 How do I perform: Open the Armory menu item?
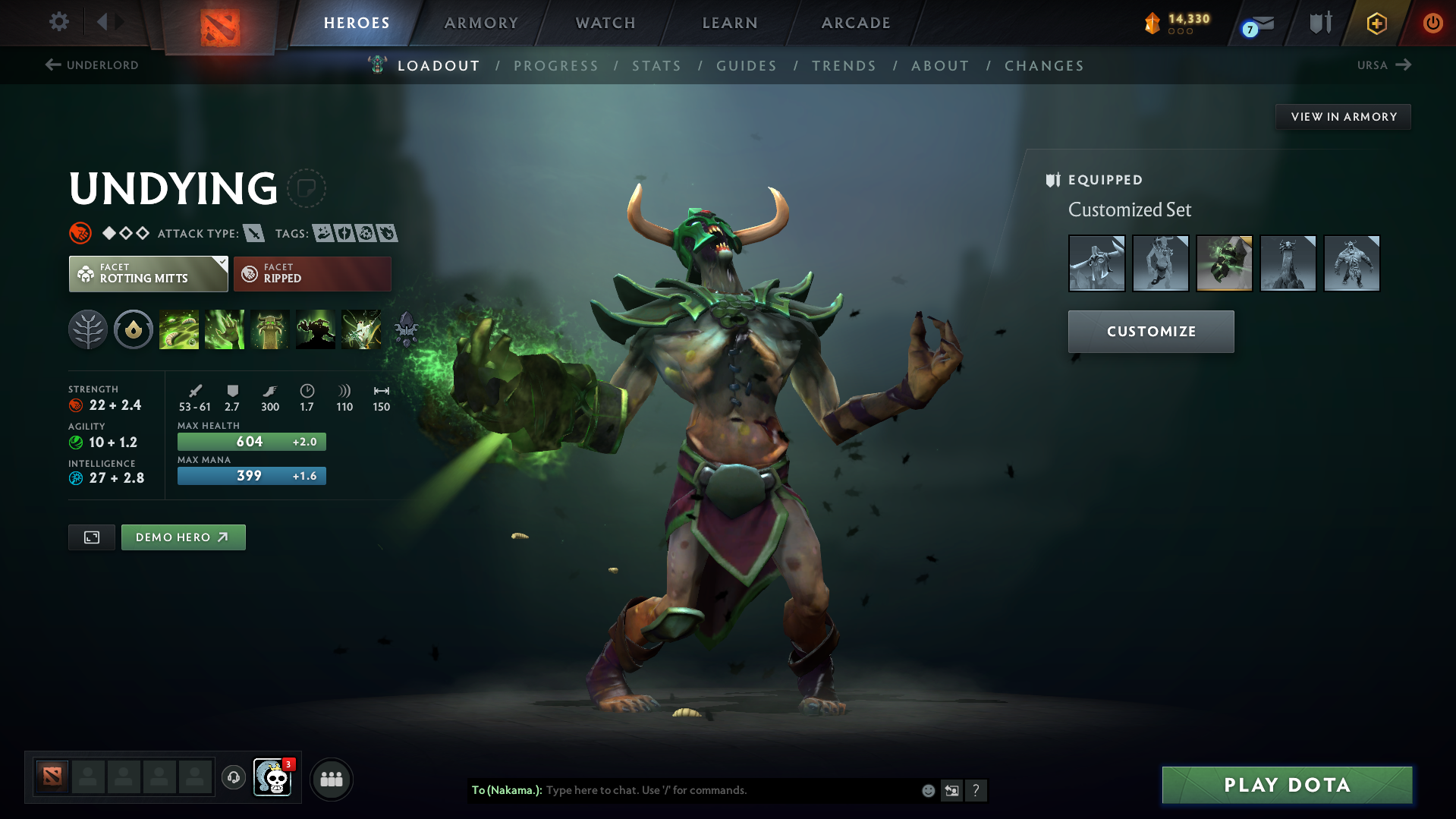(481, 23)
